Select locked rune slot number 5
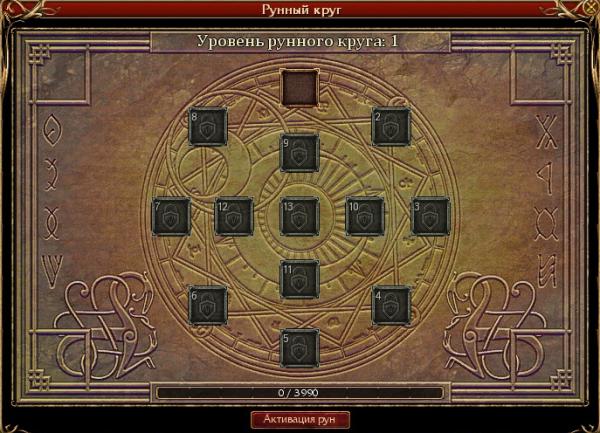Screen dimensions: 600x433 [x=300, y=347]
